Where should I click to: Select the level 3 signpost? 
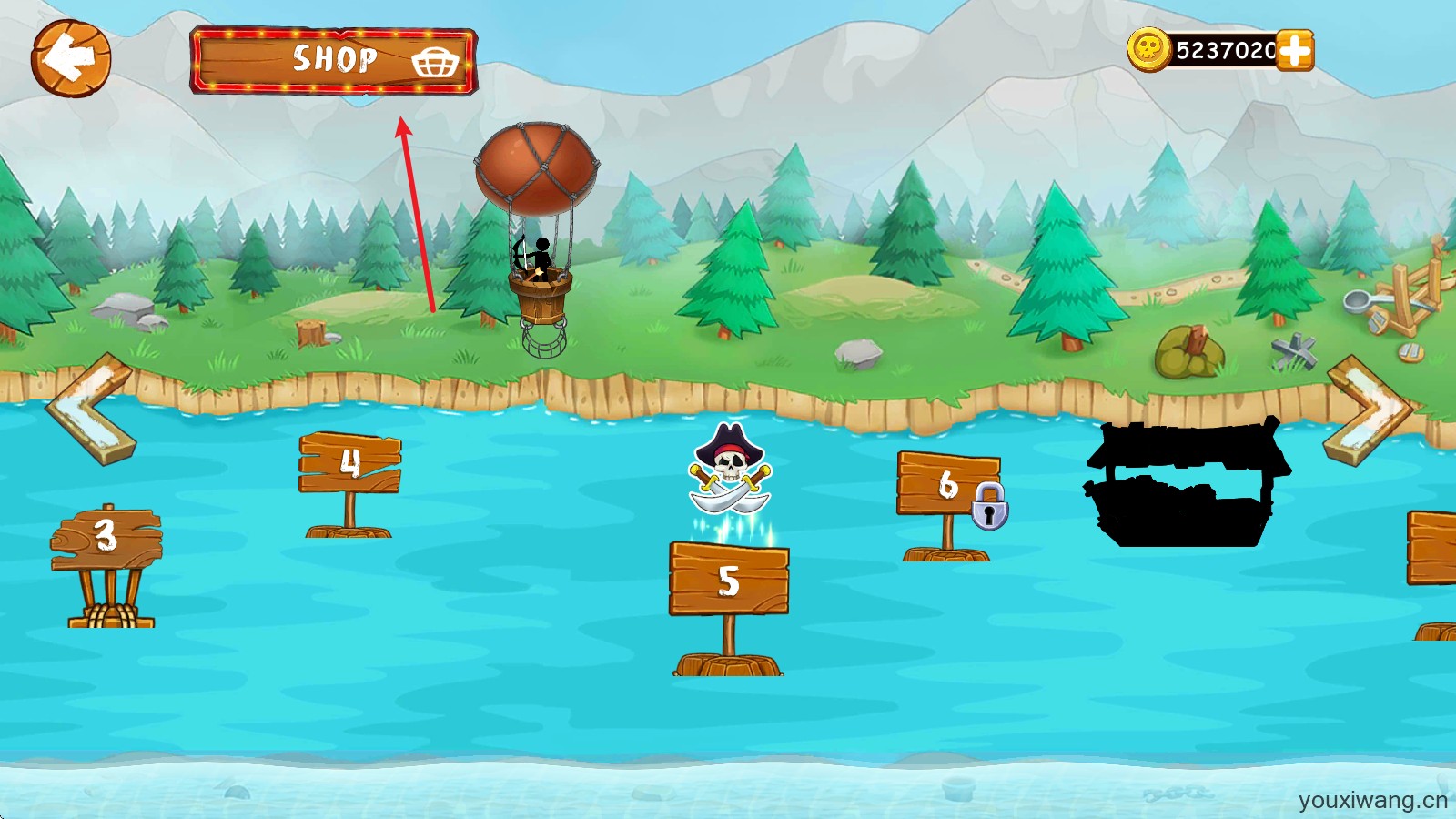click(x=106, y=537)
